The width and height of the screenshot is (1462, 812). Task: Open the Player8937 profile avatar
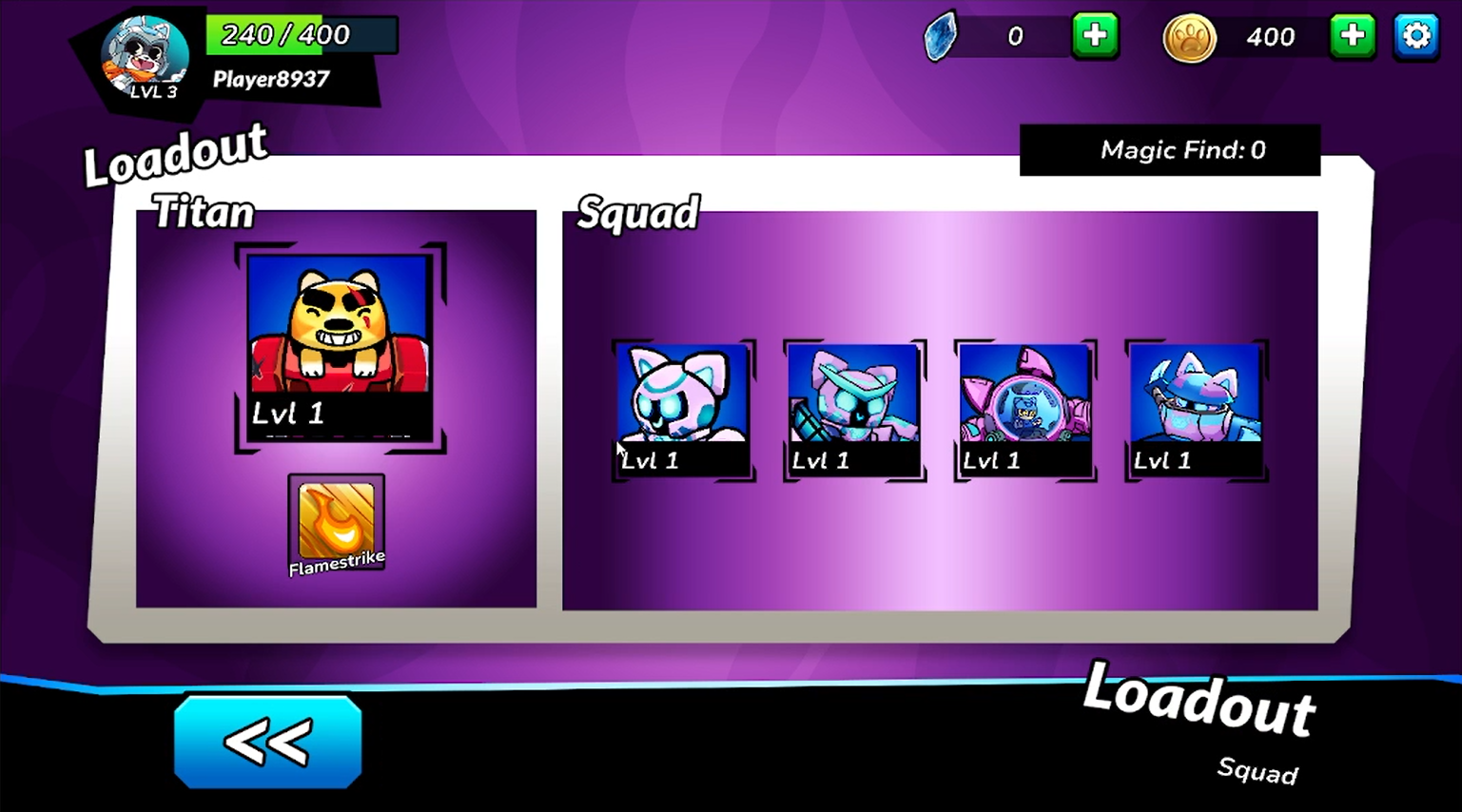click(145, 57)
